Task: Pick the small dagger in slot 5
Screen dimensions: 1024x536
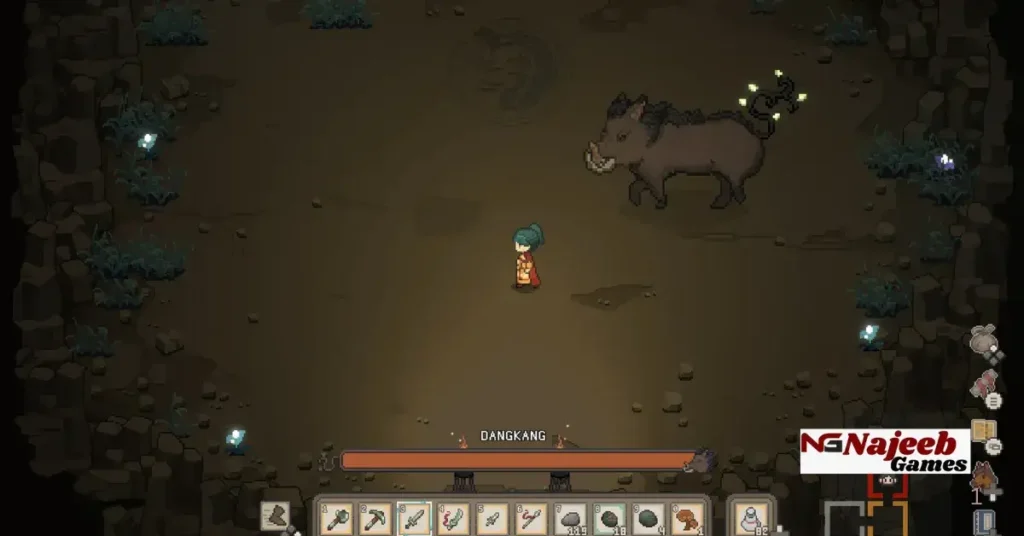Action: coord(492,518)
